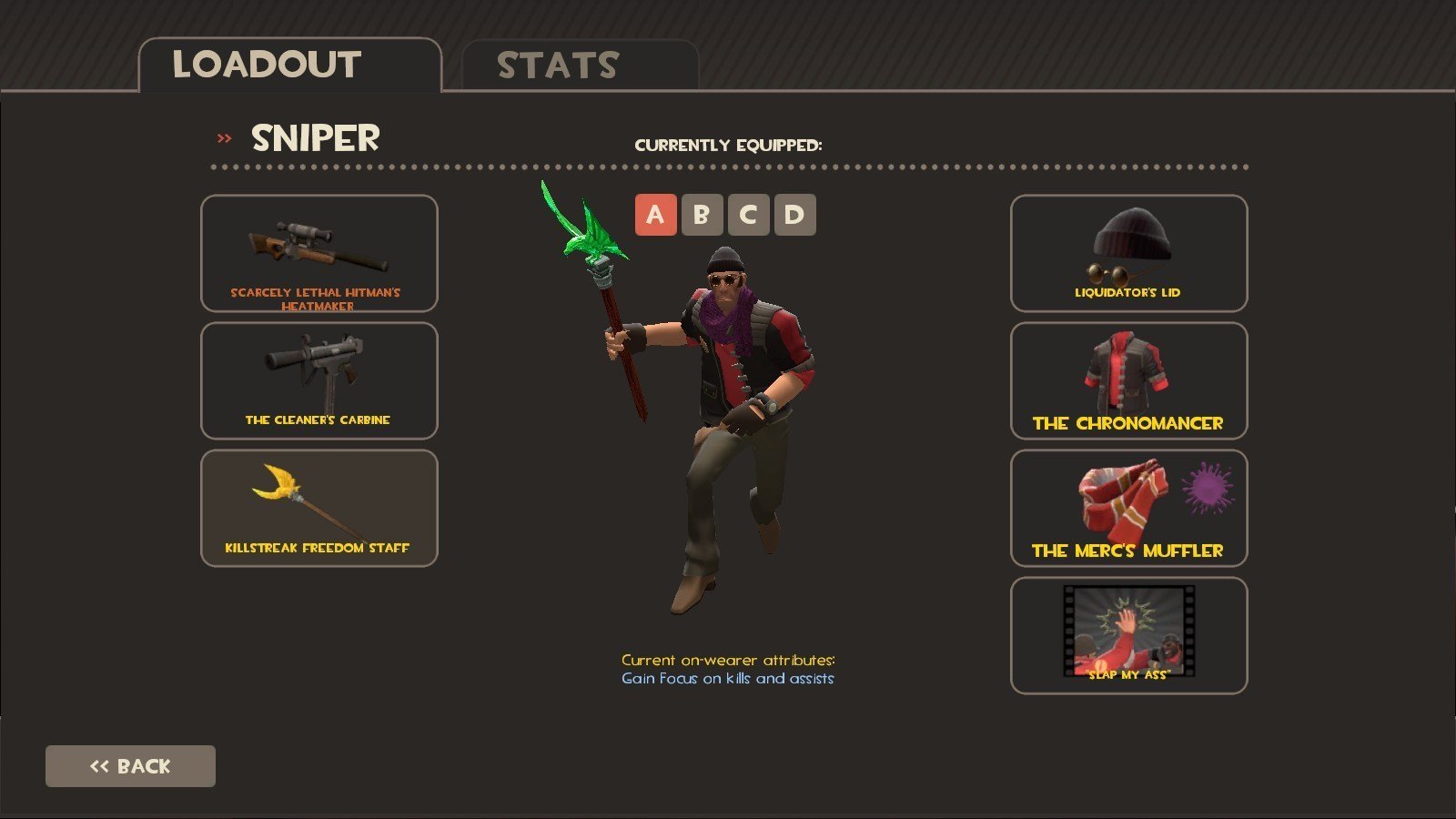Open the Slap My Ass taunt slot
The width and height of the screenshot is (1456, 819).
(1128, 635)
